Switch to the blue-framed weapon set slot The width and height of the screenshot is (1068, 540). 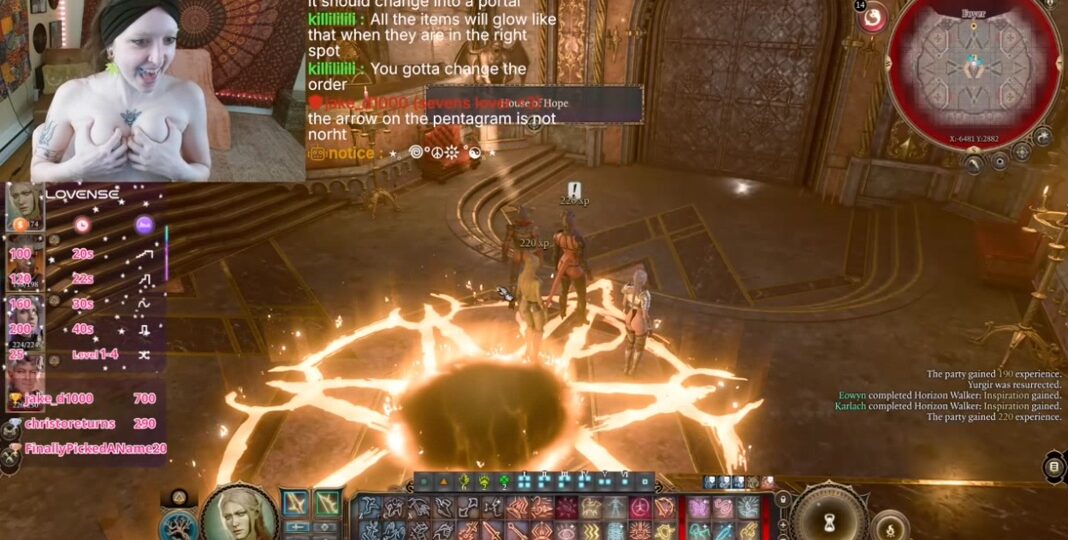297,504
